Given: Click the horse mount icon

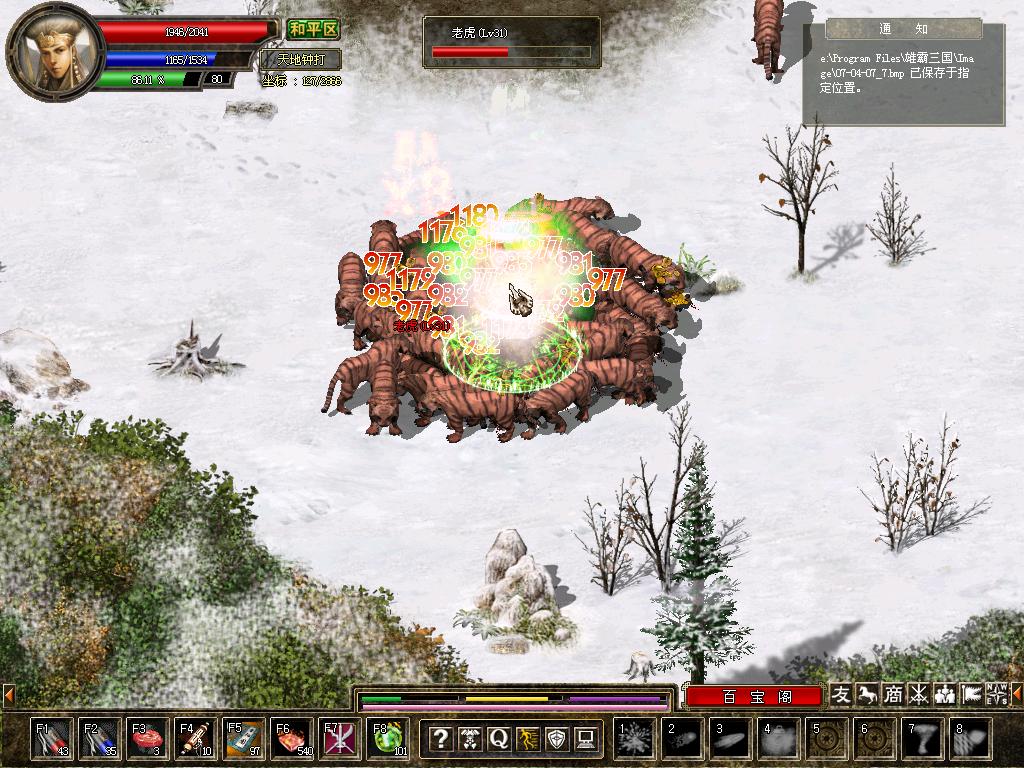Looking at the screenshot, I should click(x=867, y=694).
